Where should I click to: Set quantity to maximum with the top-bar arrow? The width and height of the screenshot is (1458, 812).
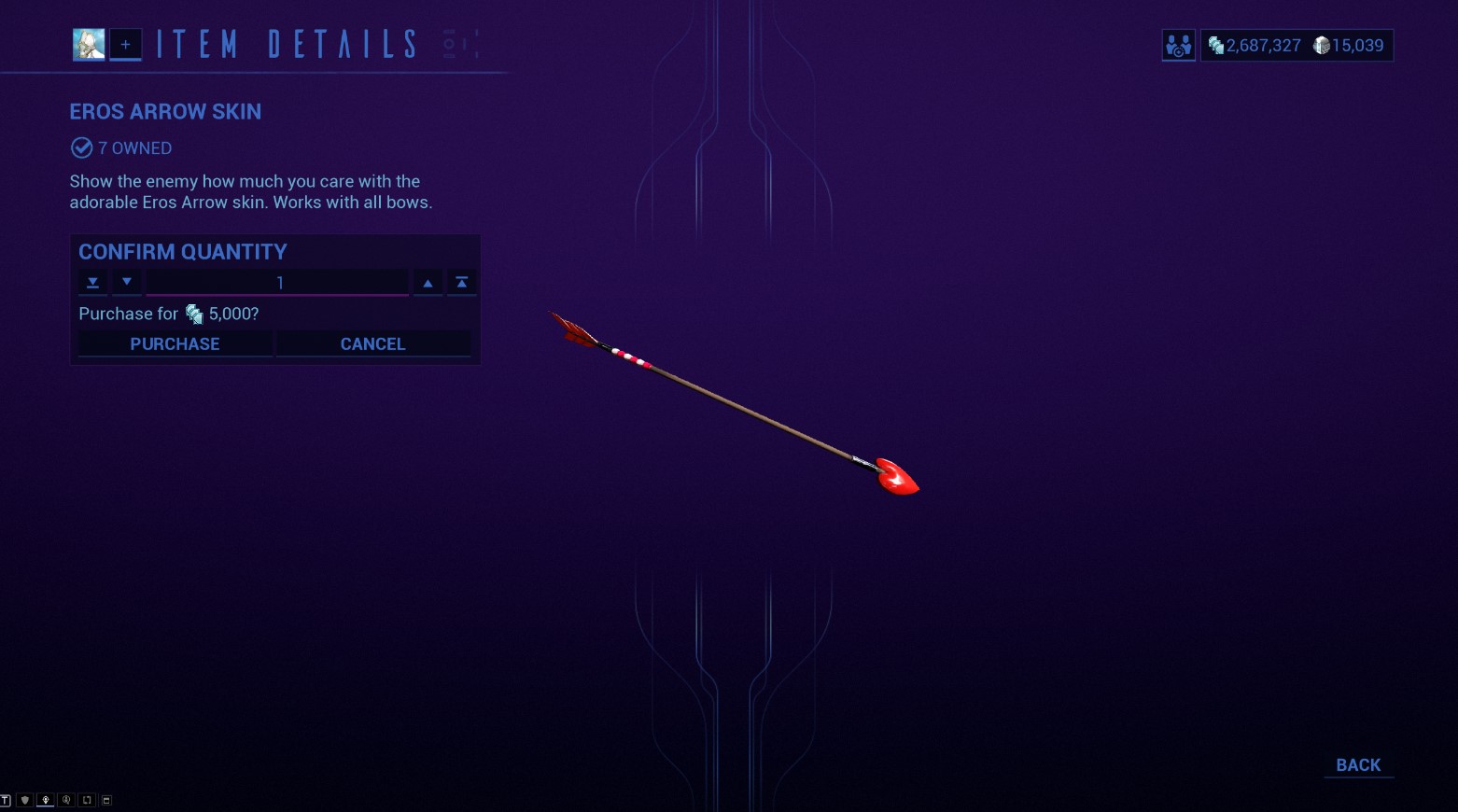point(461,282)
